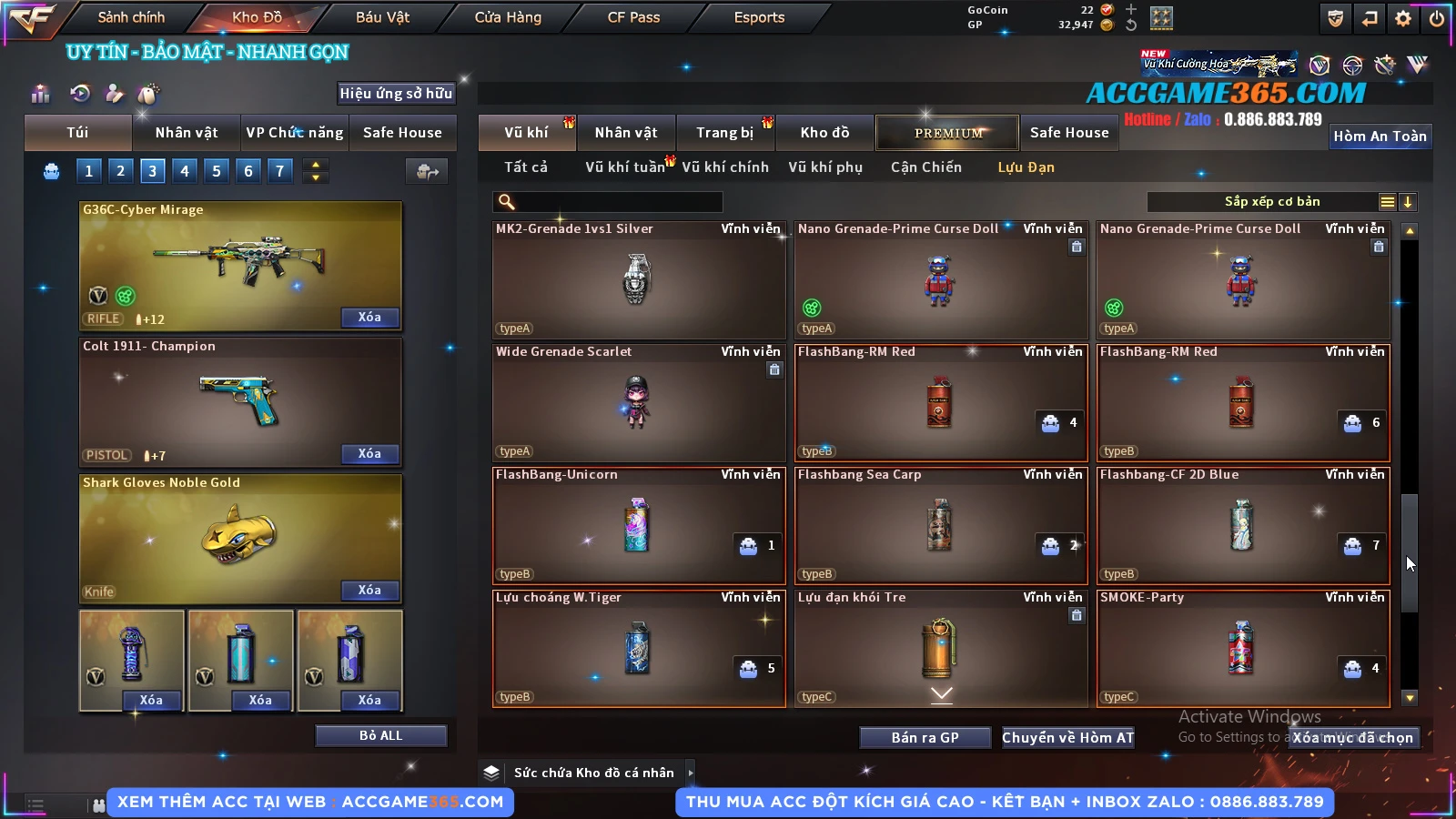Open the gear settings icon
Image resolution: width=1456 pixels, height=819 pixels.
[1403, 18]
